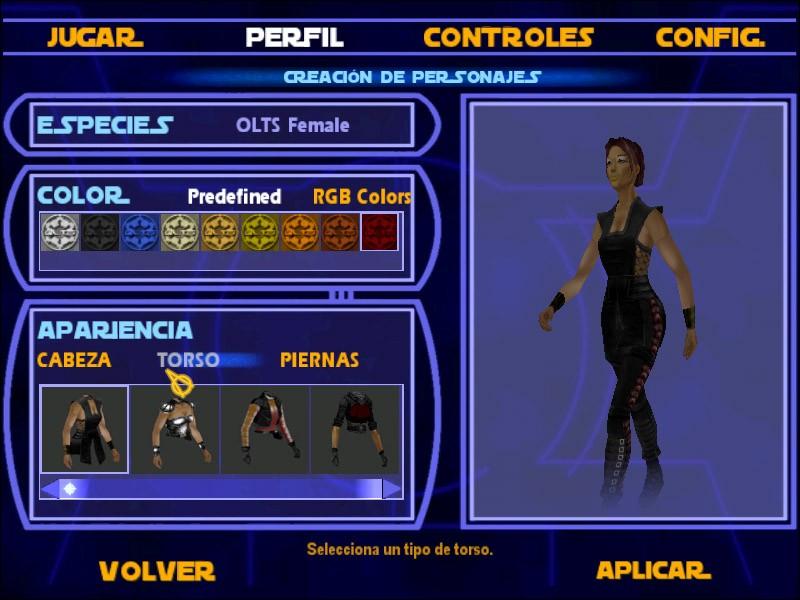
Task: Open the CONTROLES menu
Action: pos(508,38)
